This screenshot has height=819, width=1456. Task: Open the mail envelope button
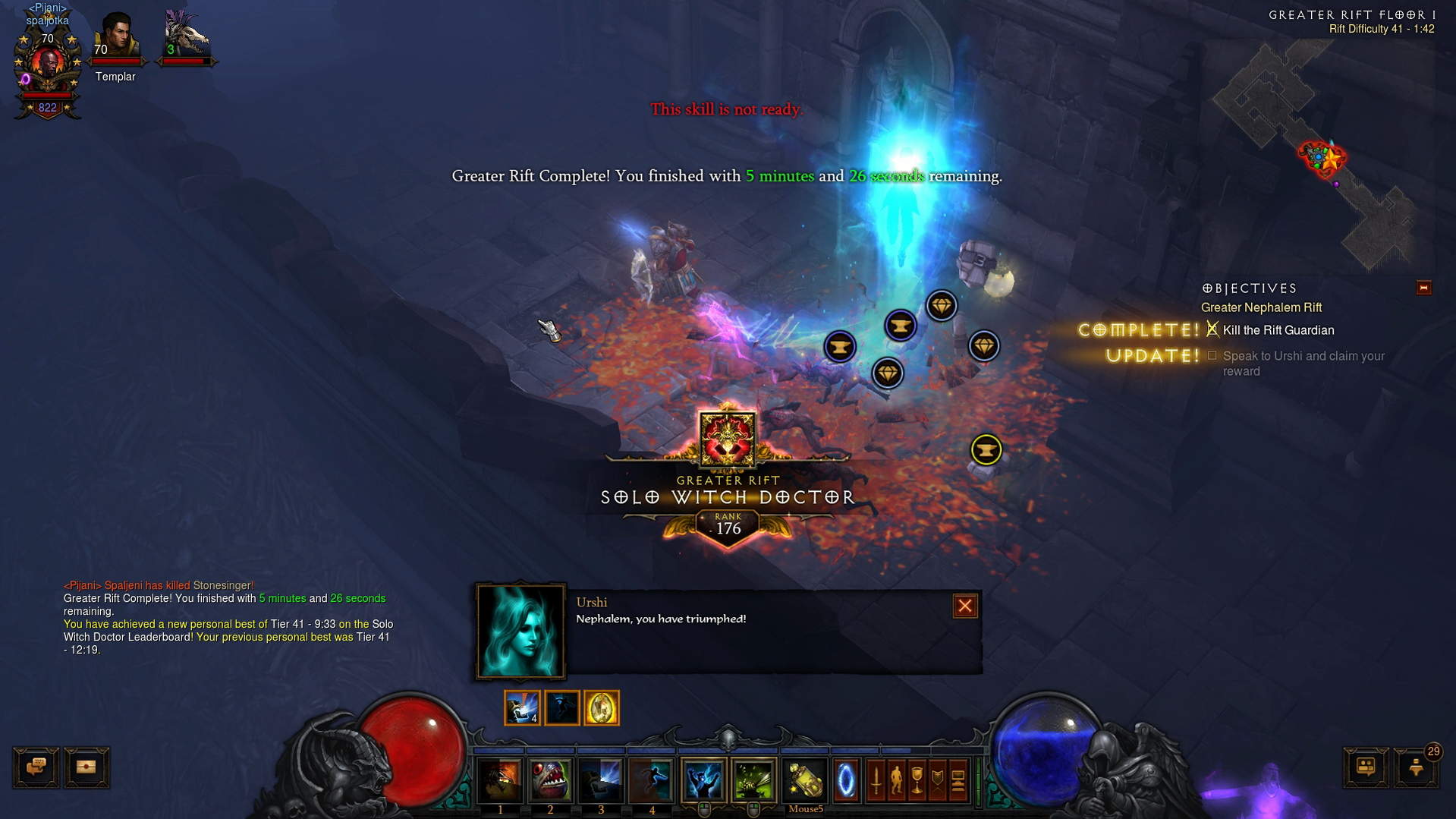[x=86, y=767]
